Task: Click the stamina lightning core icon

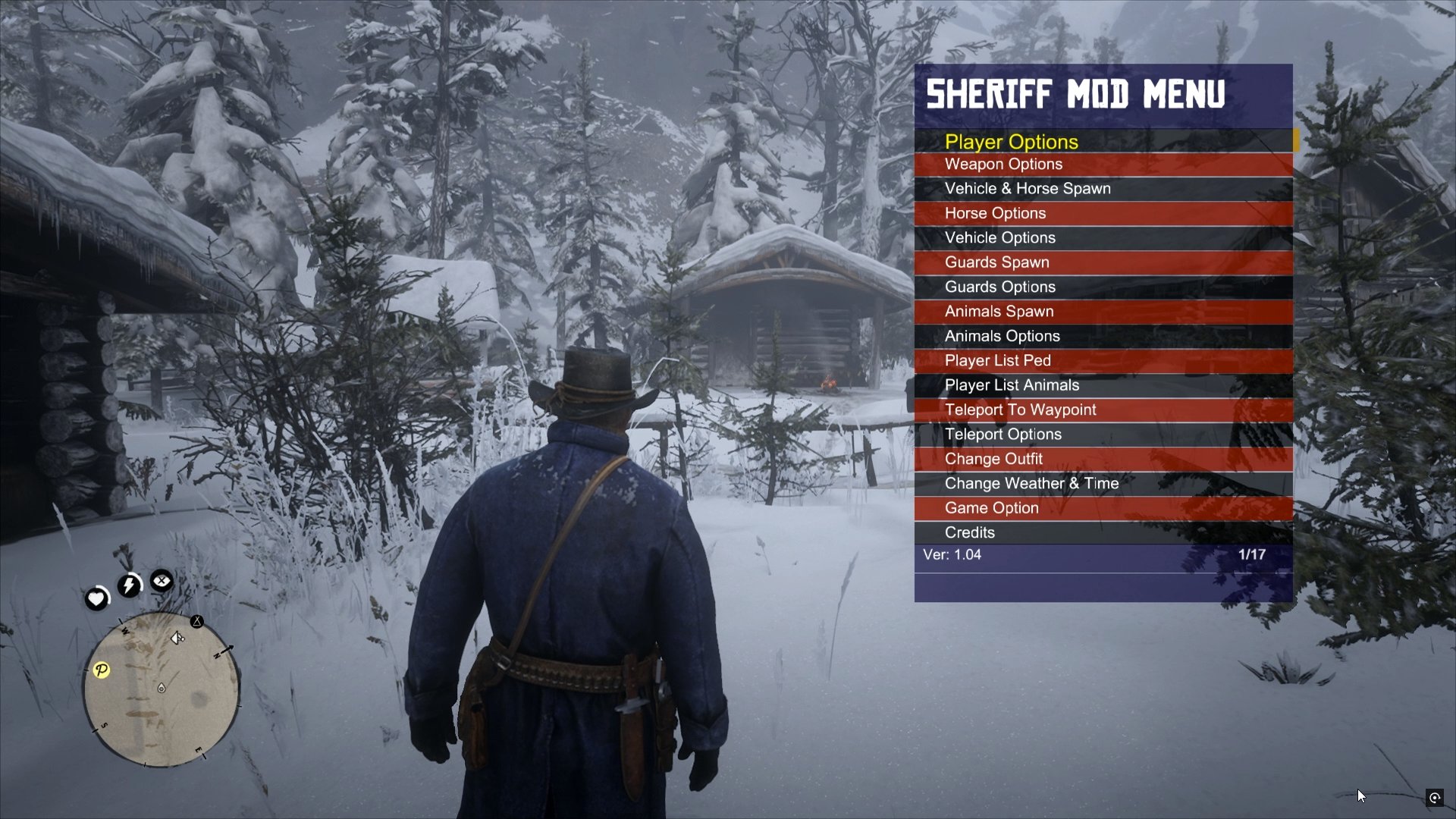Action: [x=128, y=584]
